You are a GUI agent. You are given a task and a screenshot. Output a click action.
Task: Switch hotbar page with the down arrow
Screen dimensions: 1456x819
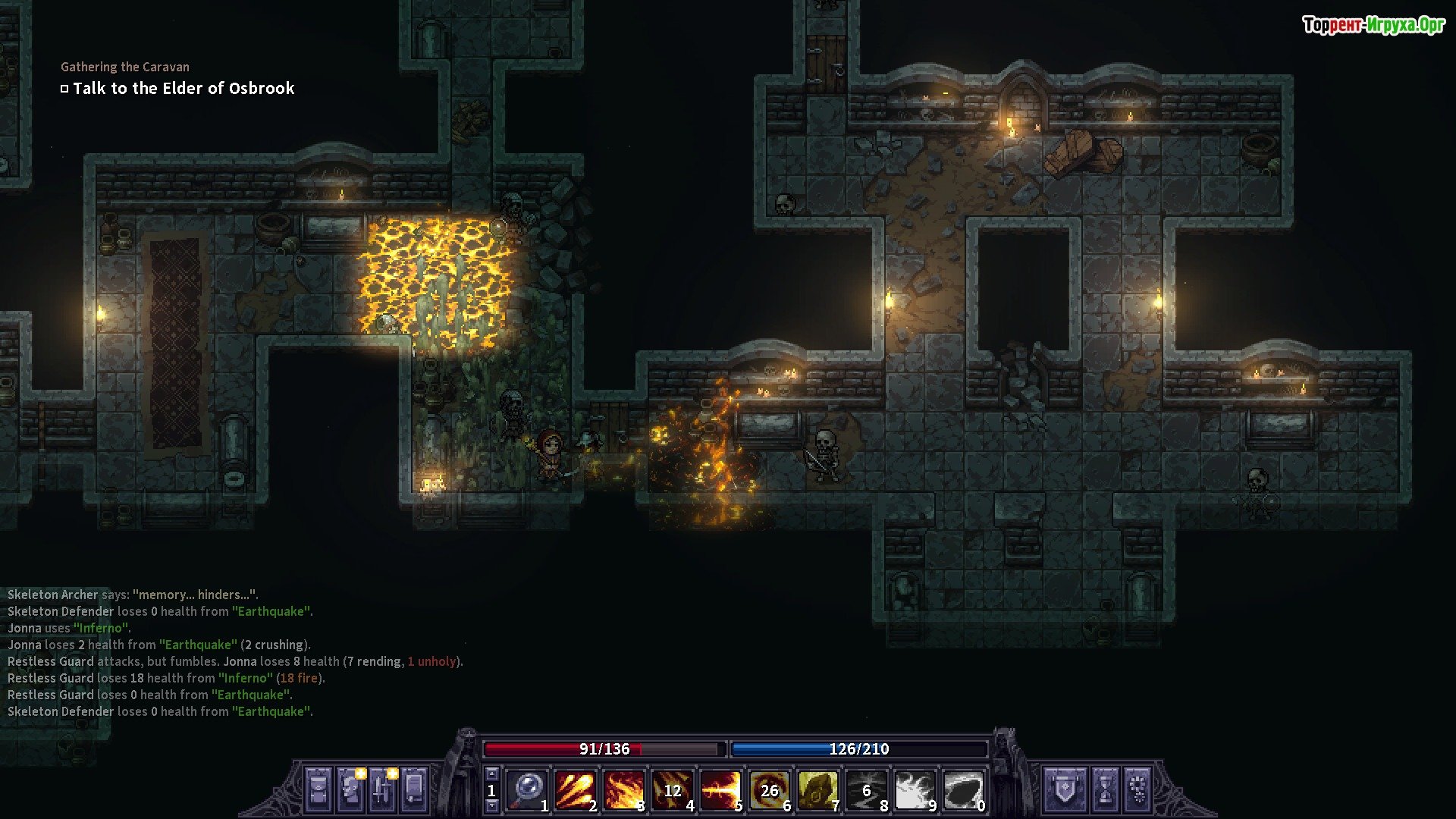491,806
